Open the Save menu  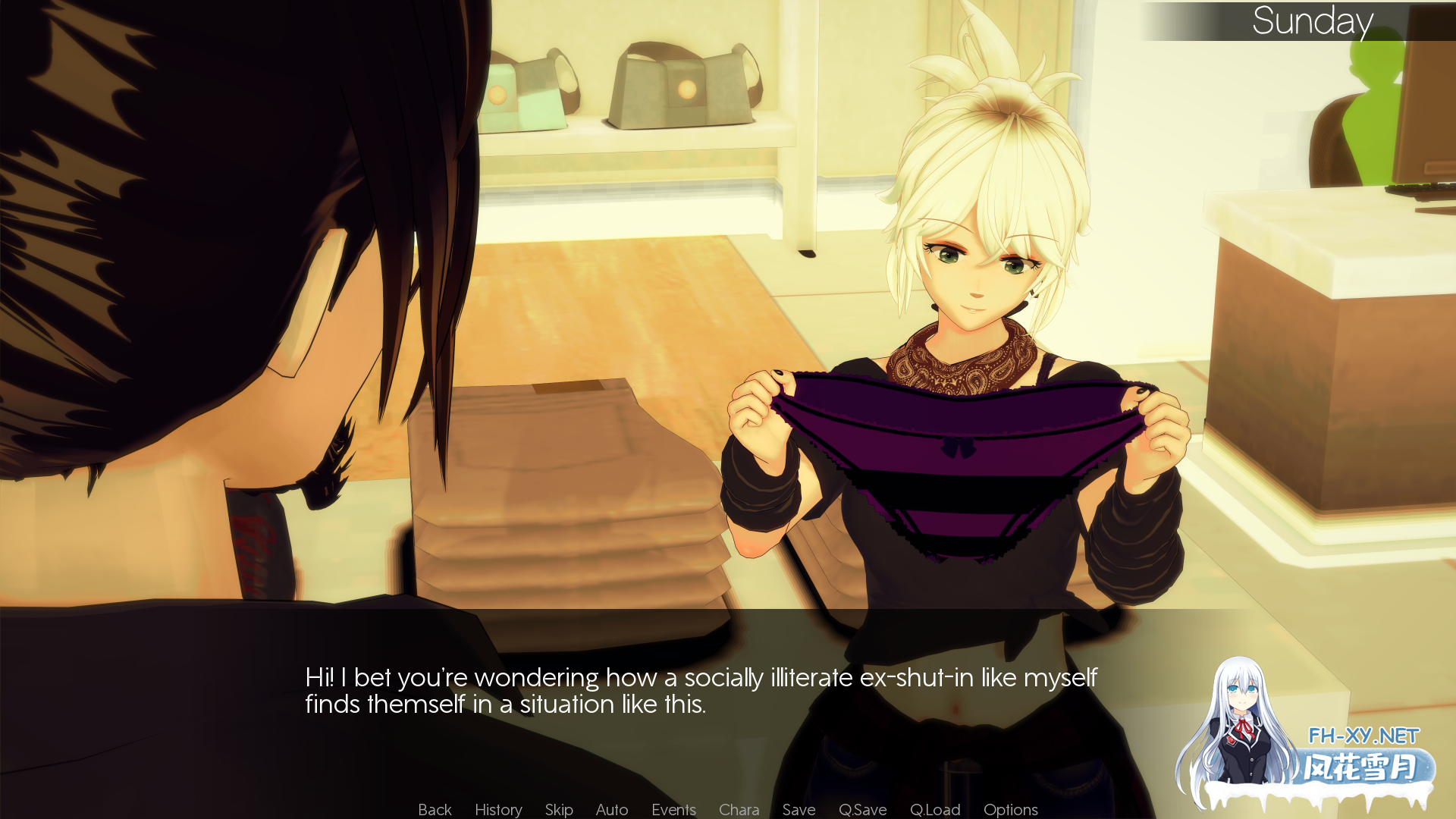[x=799, y=809]
